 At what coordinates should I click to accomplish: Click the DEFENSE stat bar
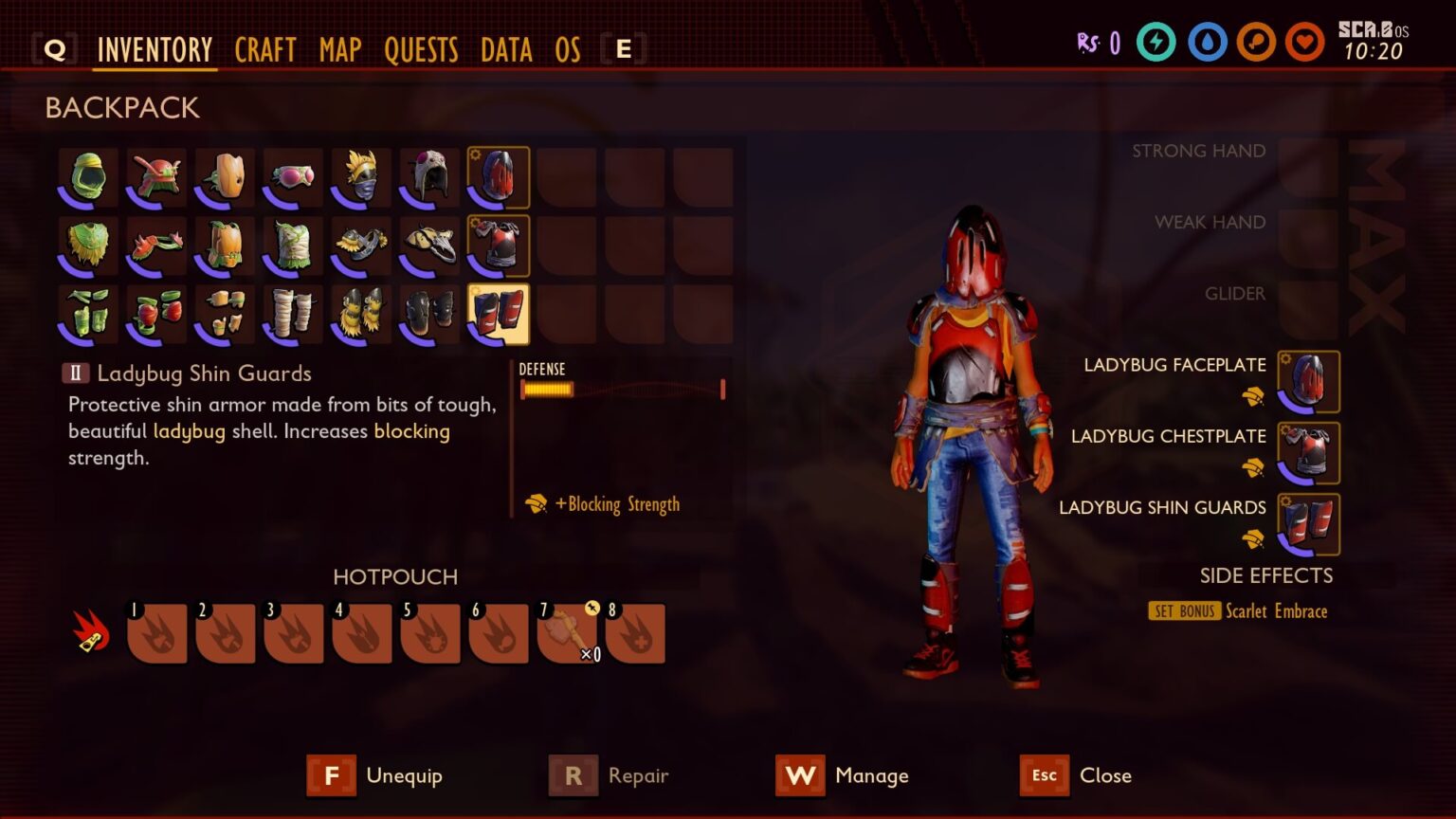pyautogui.click(x=621, y=388)
